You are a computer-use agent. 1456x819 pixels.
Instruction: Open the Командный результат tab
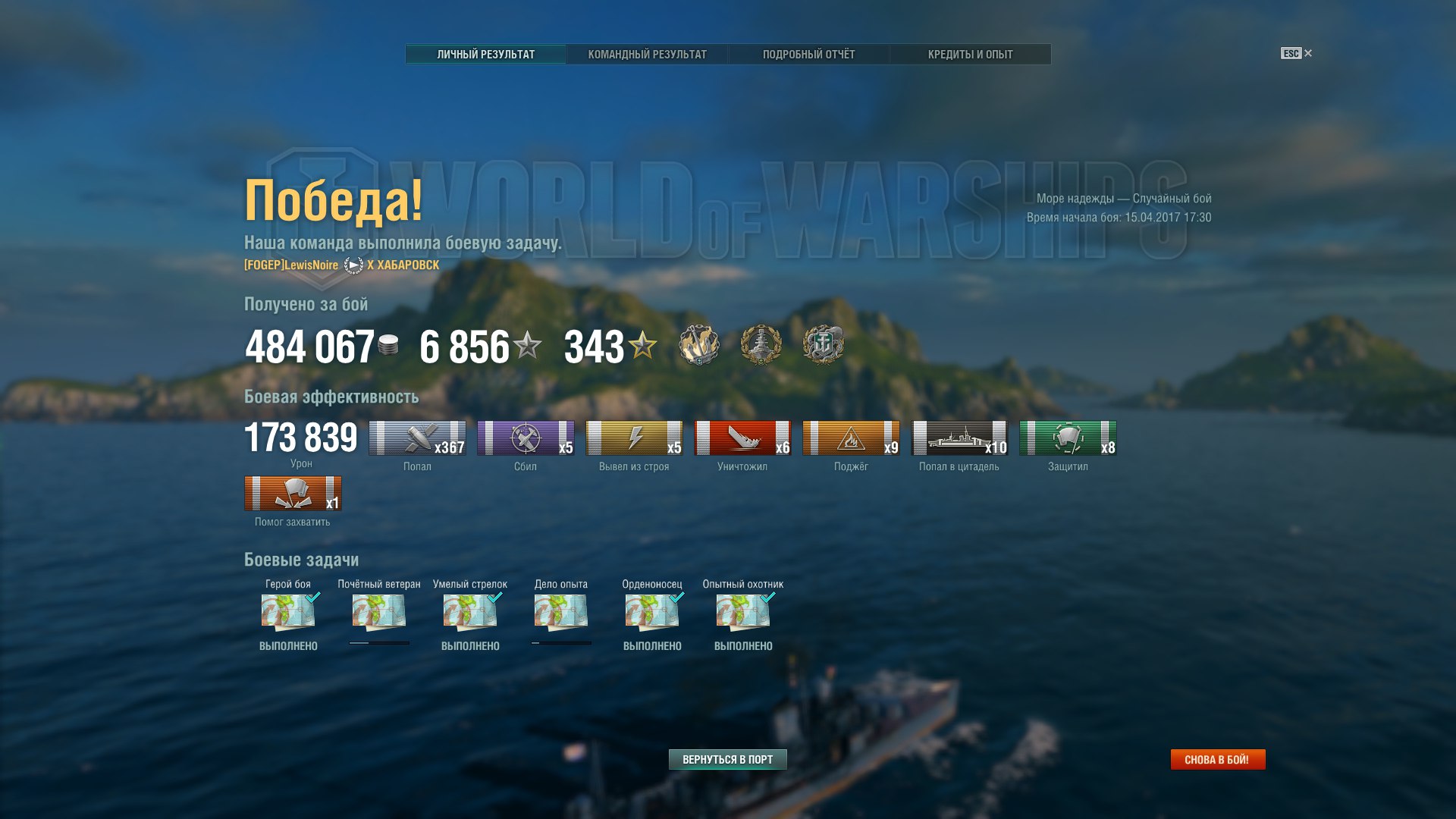pyautogui.click(x=647, y=55)
